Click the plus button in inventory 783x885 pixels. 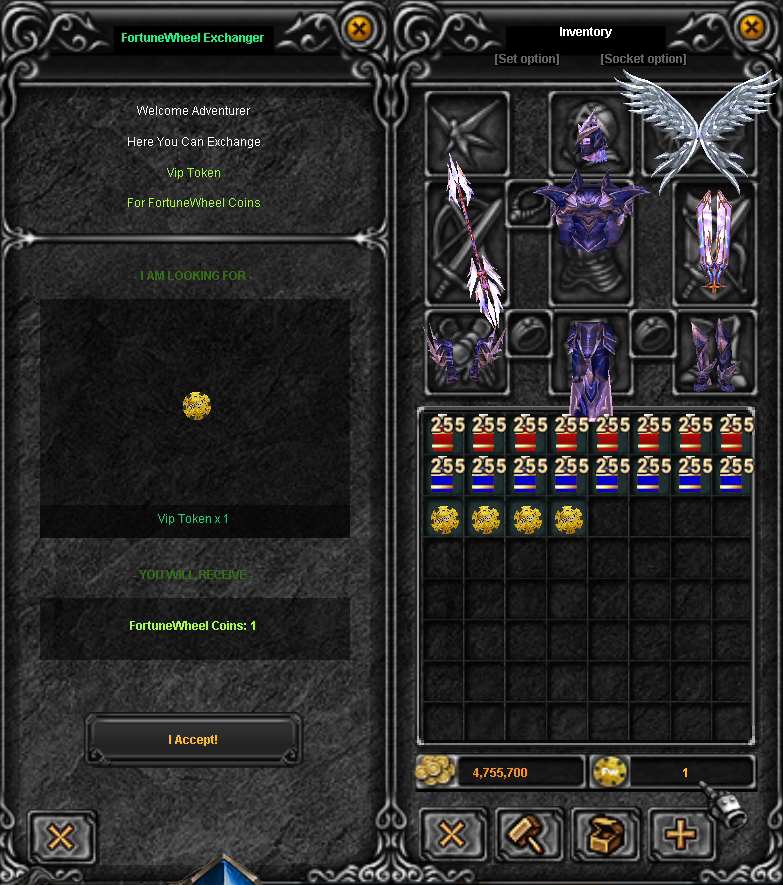pos(680,836)
